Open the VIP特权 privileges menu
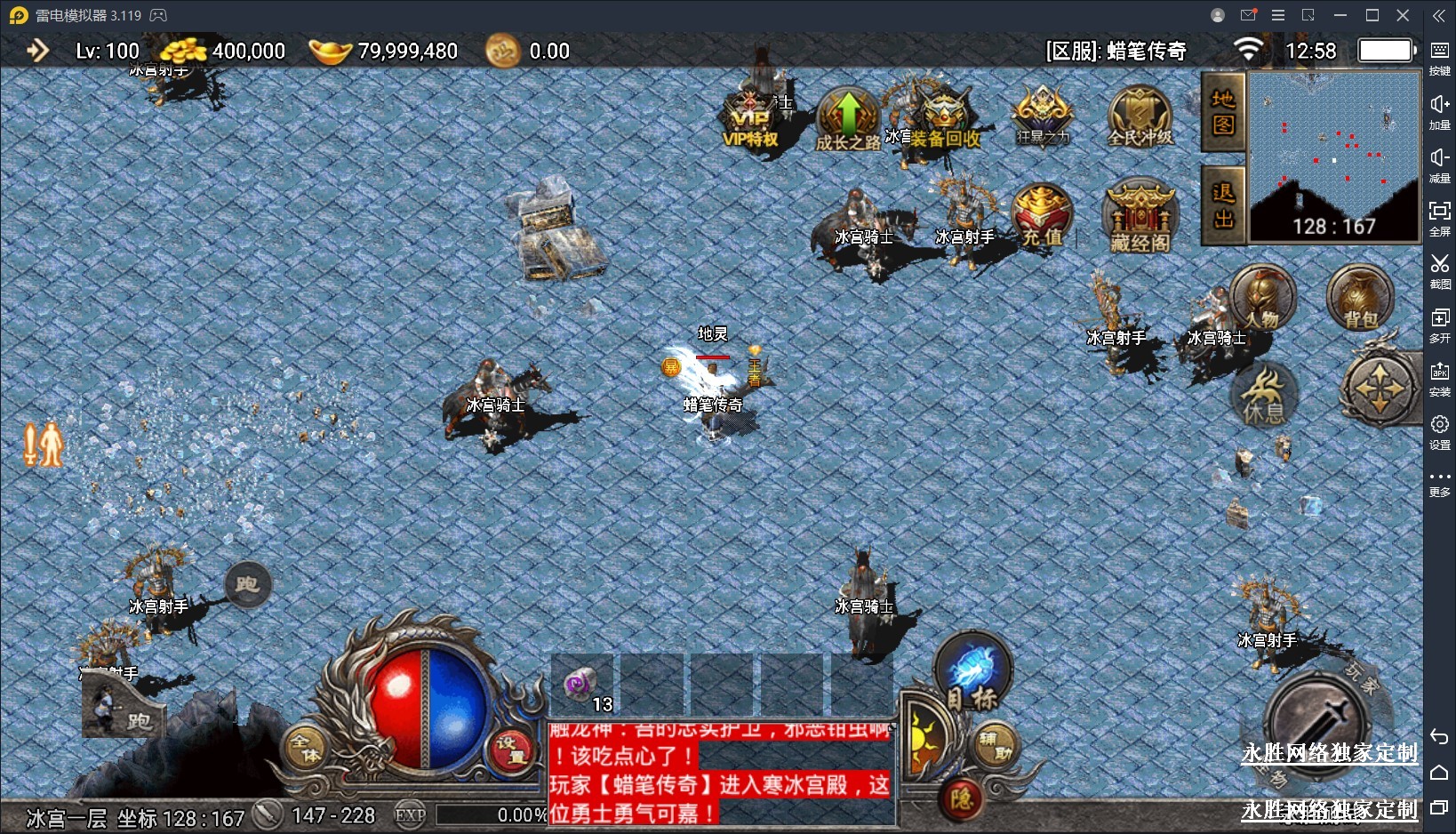1456x834 pixels. click(x=751, y=123)
